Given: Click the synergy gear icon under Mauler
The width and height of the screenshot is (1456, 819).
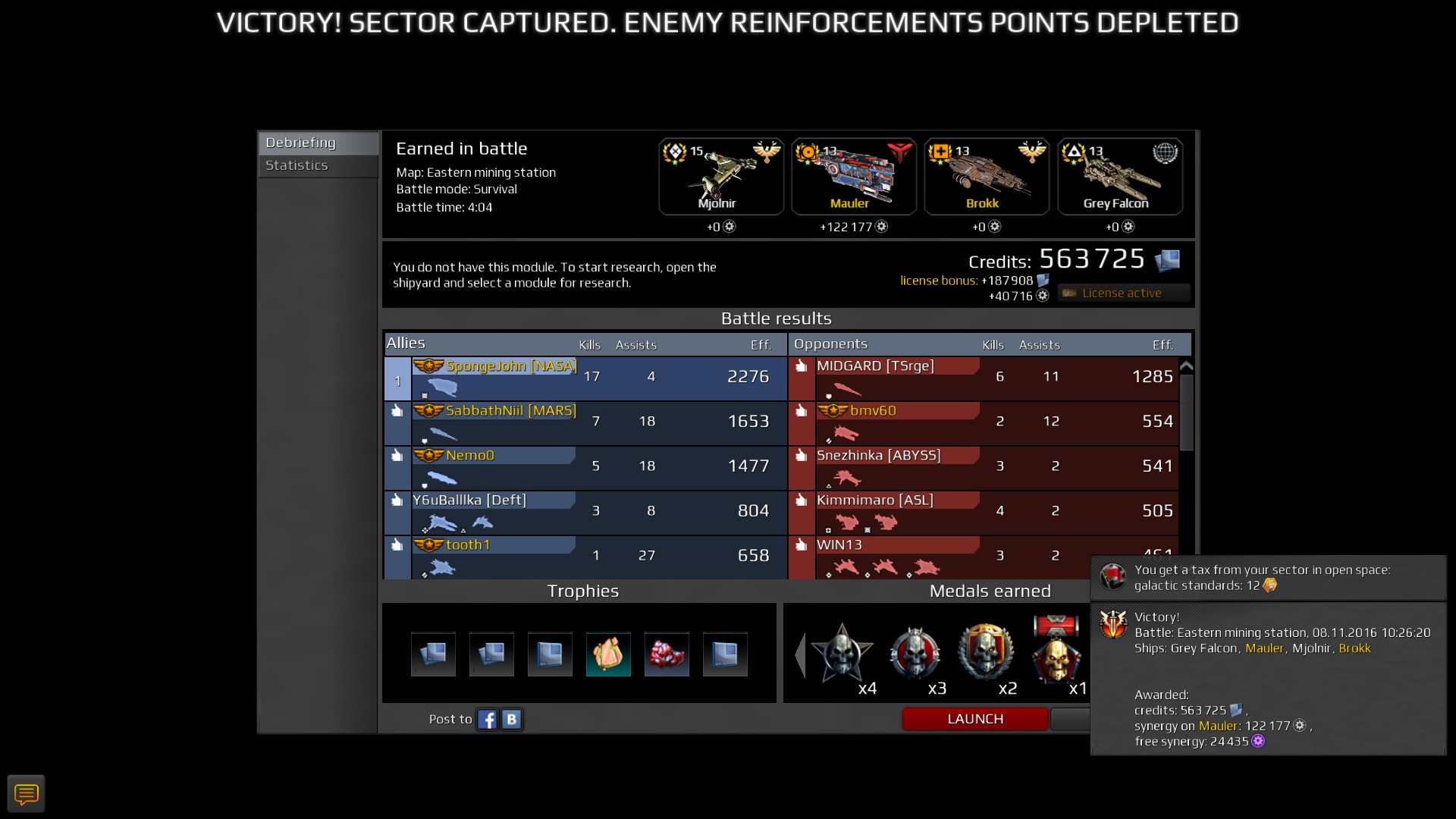Looking at the screenshot, I should click(x=880, y=227).
